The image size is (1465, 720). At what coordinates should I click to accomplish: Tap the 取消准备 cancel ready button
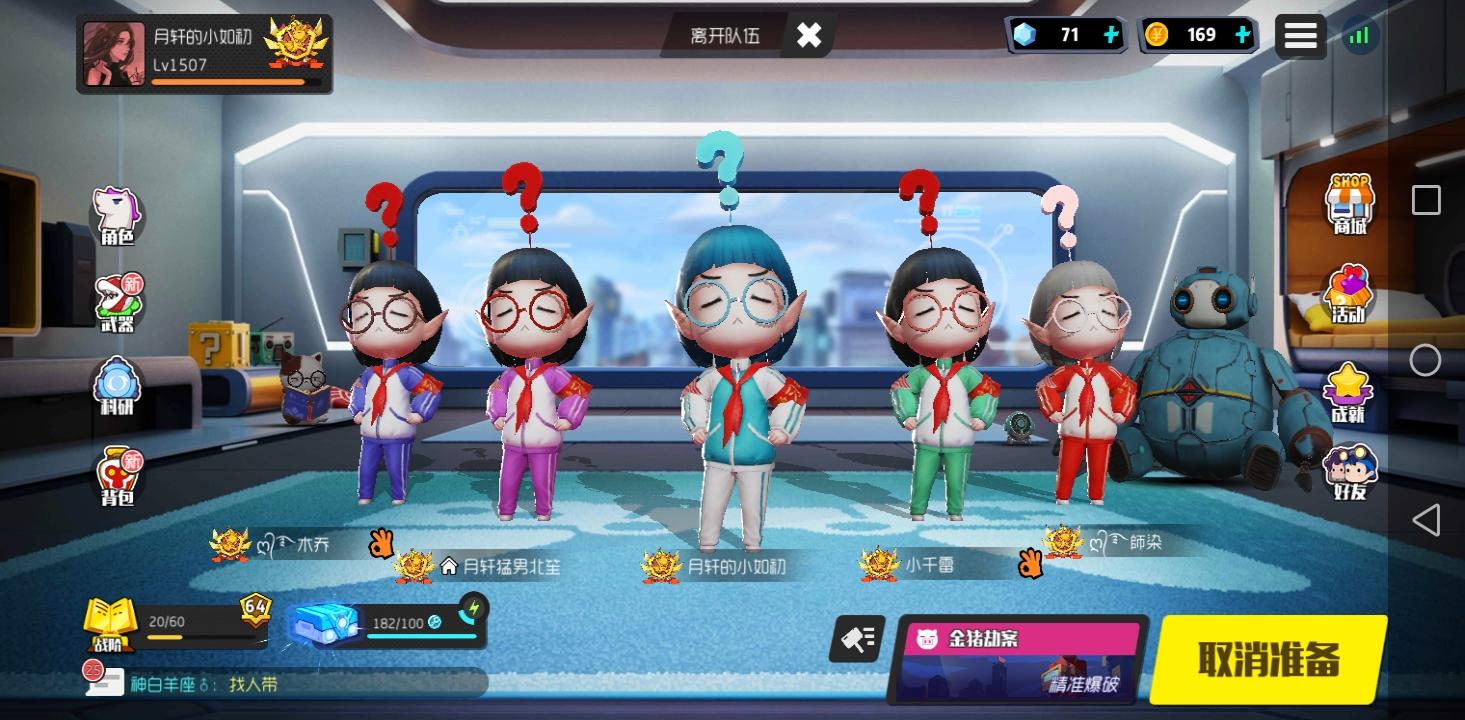coord(1268,659)
